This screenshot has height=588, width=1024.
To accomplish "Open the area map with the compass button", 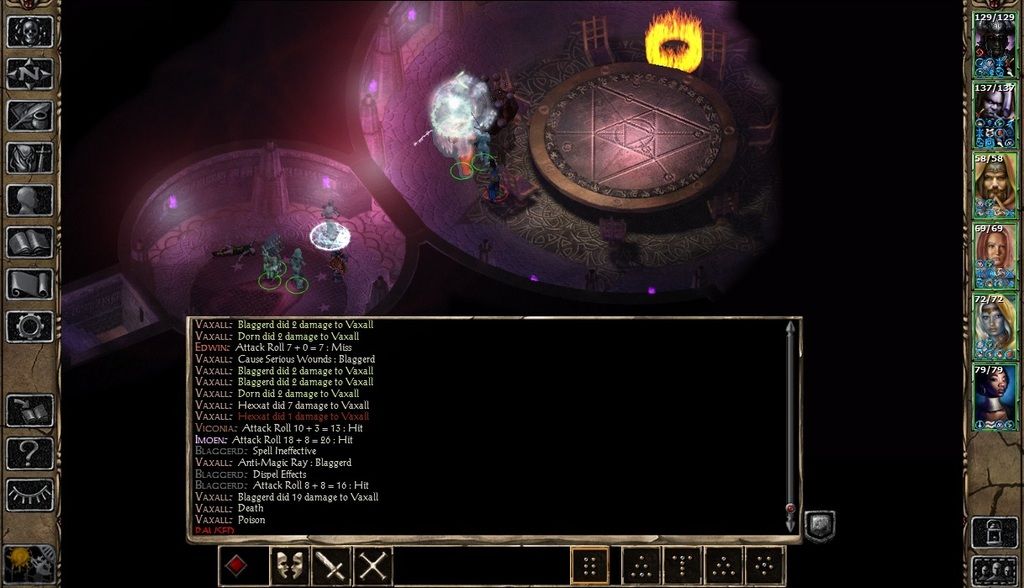I will (30, 74).
